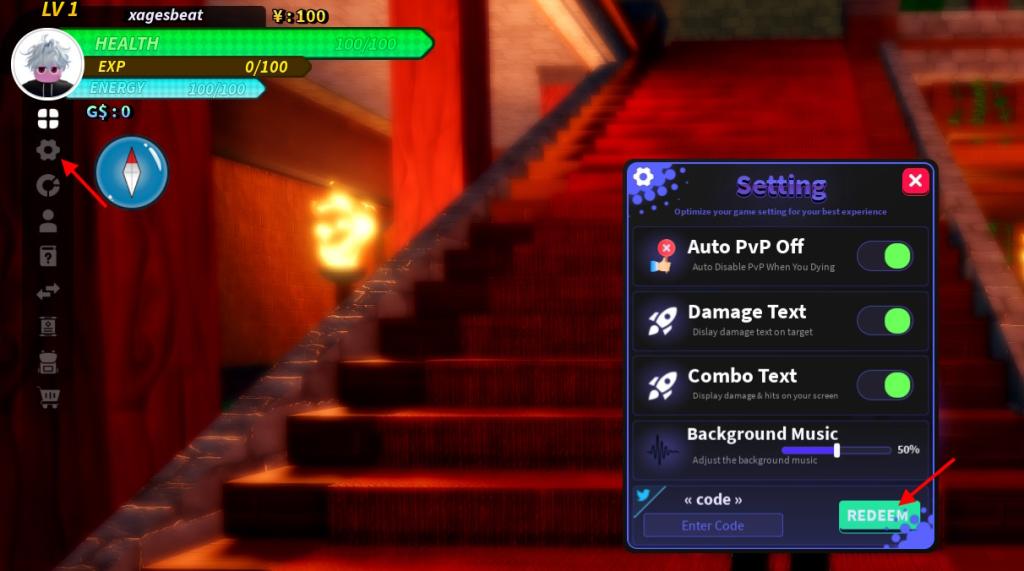Screen dimensions: 1024x571
Task: Open the shopping cart shop icon
Action: pyautogui.click(x=48, y=398)
